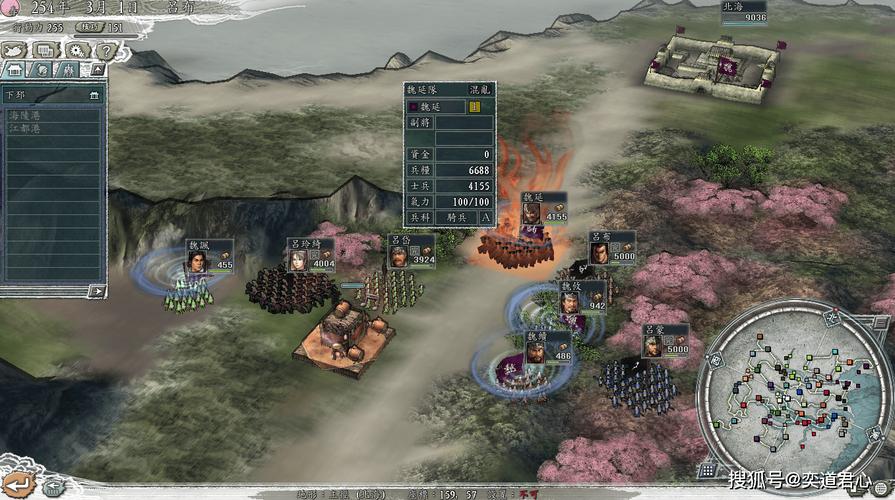
Task: Open the question mark help button
Action: (x=105, y=50)
